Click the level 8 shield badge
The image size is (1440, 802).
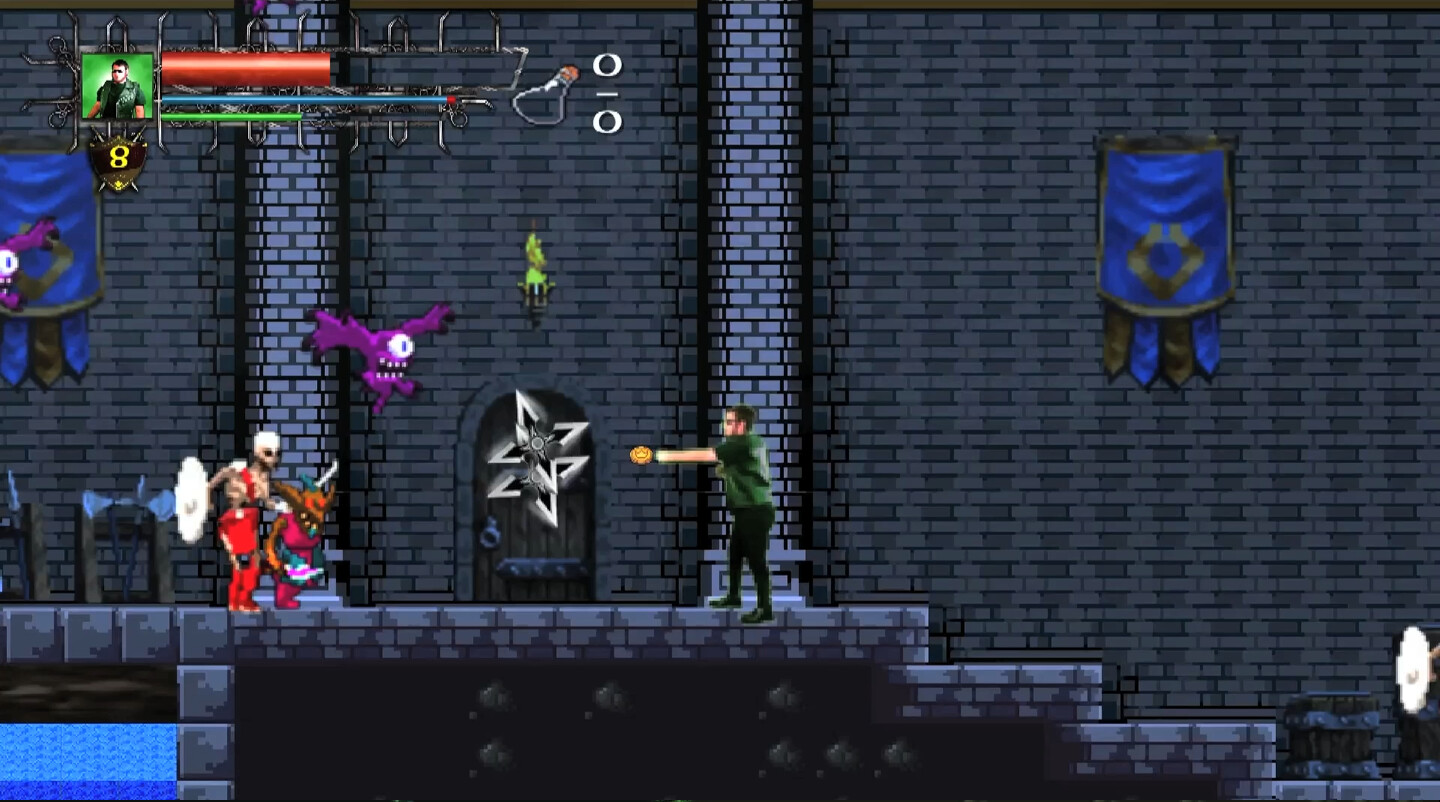pos(119,159)
